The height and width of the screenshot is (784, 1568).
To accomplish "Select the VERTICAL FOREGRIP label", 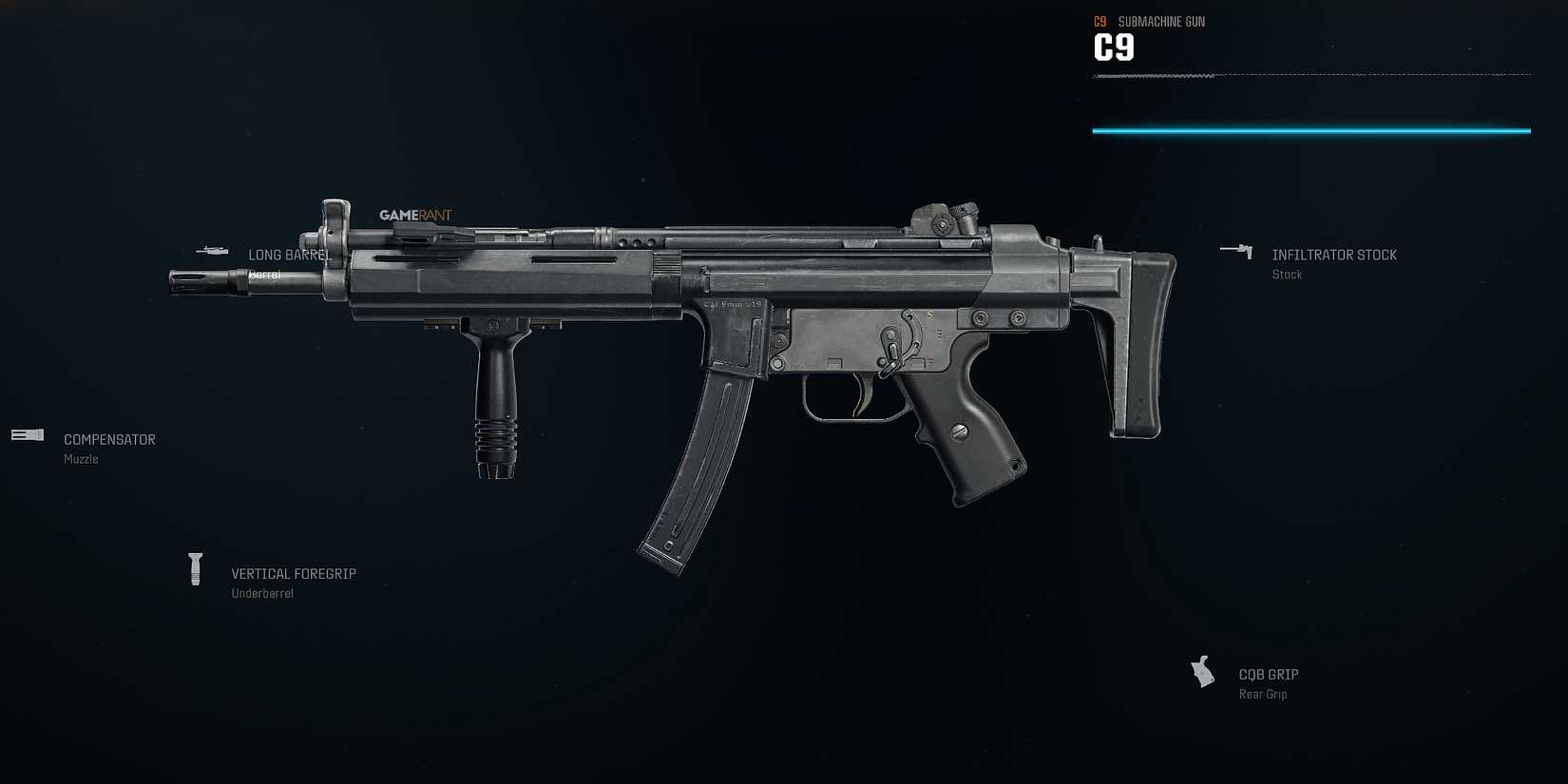I will click(294, 573).
